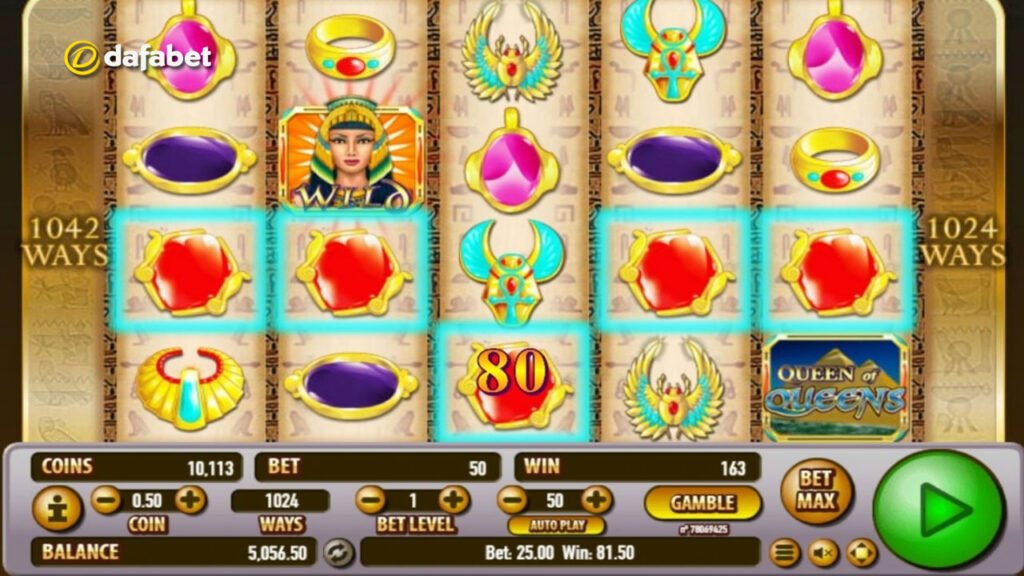This screenshot has height=576, width=1024.
Task: Open the hamburger menu icon
Action: coord(785,552)
